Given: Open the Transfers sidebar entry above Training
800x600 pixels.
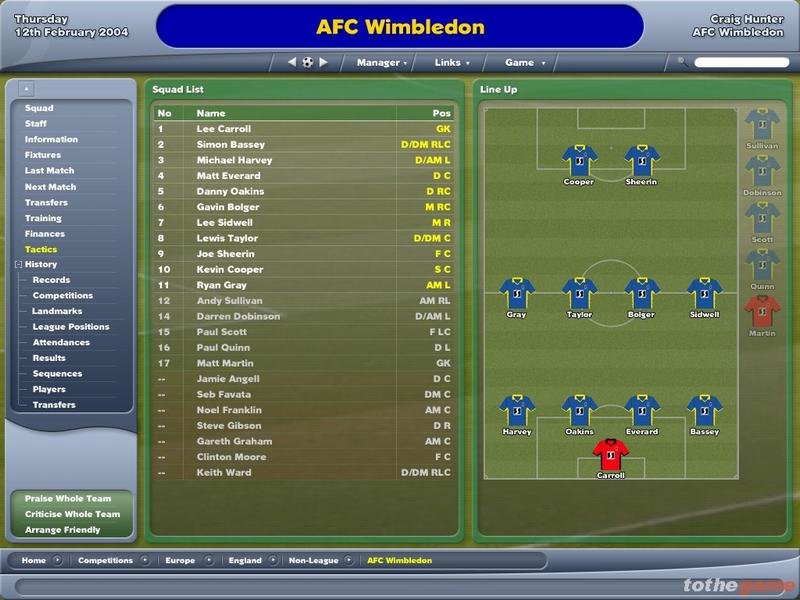Looking at the screenshot, I should click(x=46, y=202).
